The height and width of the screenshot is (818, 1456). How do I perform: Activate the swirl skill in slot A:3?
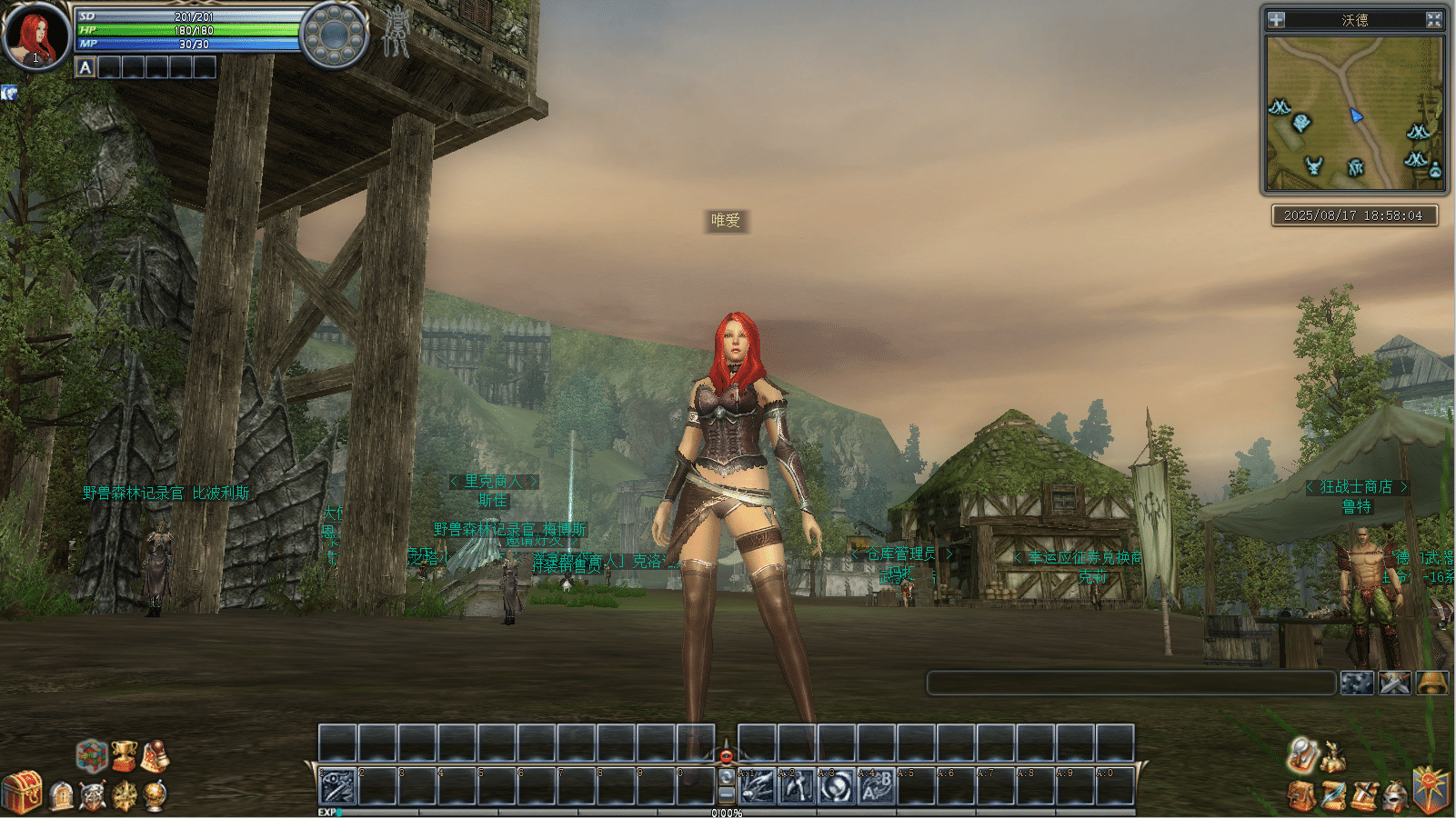(x=836, y=786)
